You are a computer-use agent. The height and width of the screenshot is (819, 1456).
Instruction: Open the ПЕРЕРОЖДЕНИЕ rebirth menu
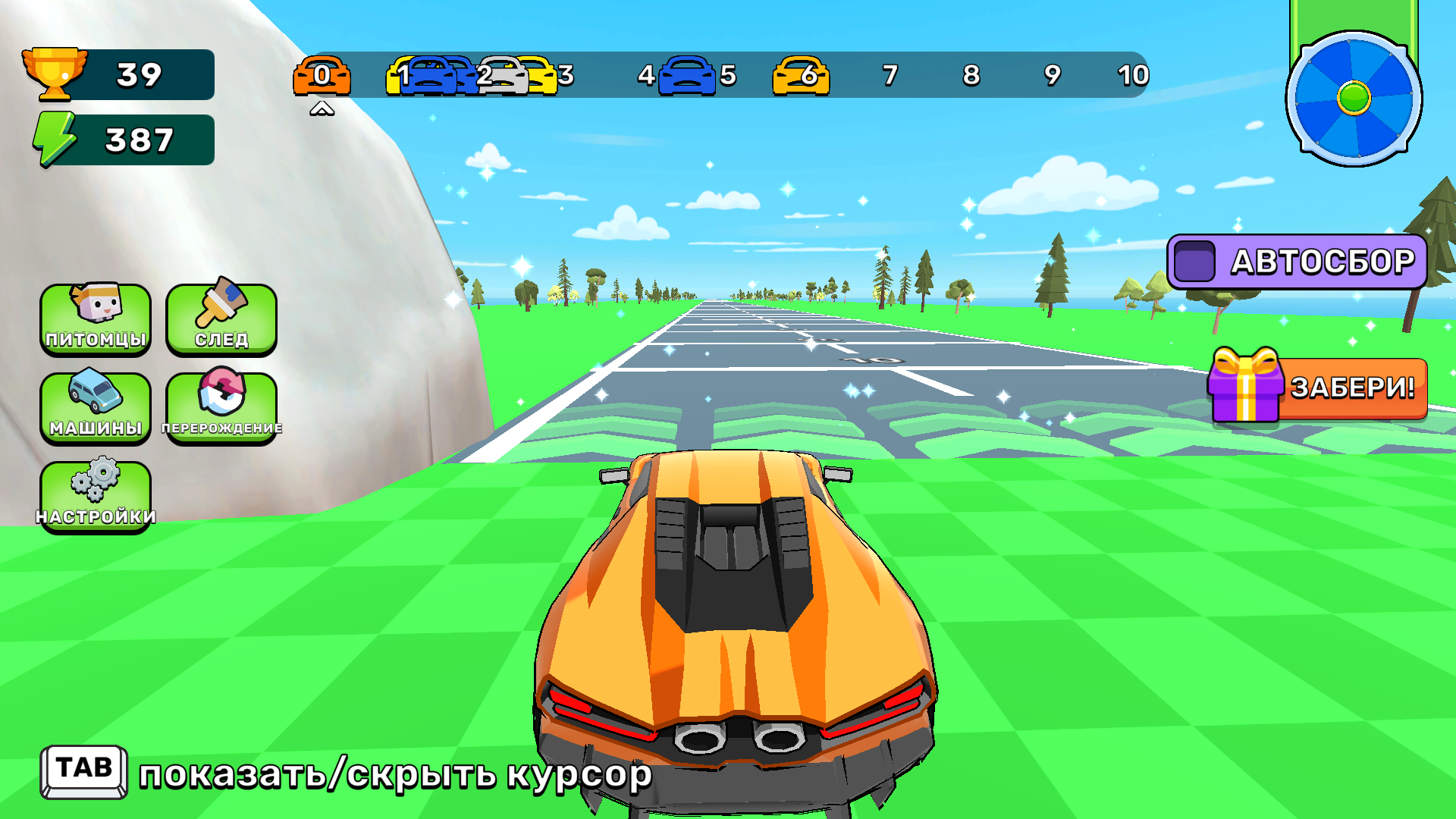[x=221, y=407]
